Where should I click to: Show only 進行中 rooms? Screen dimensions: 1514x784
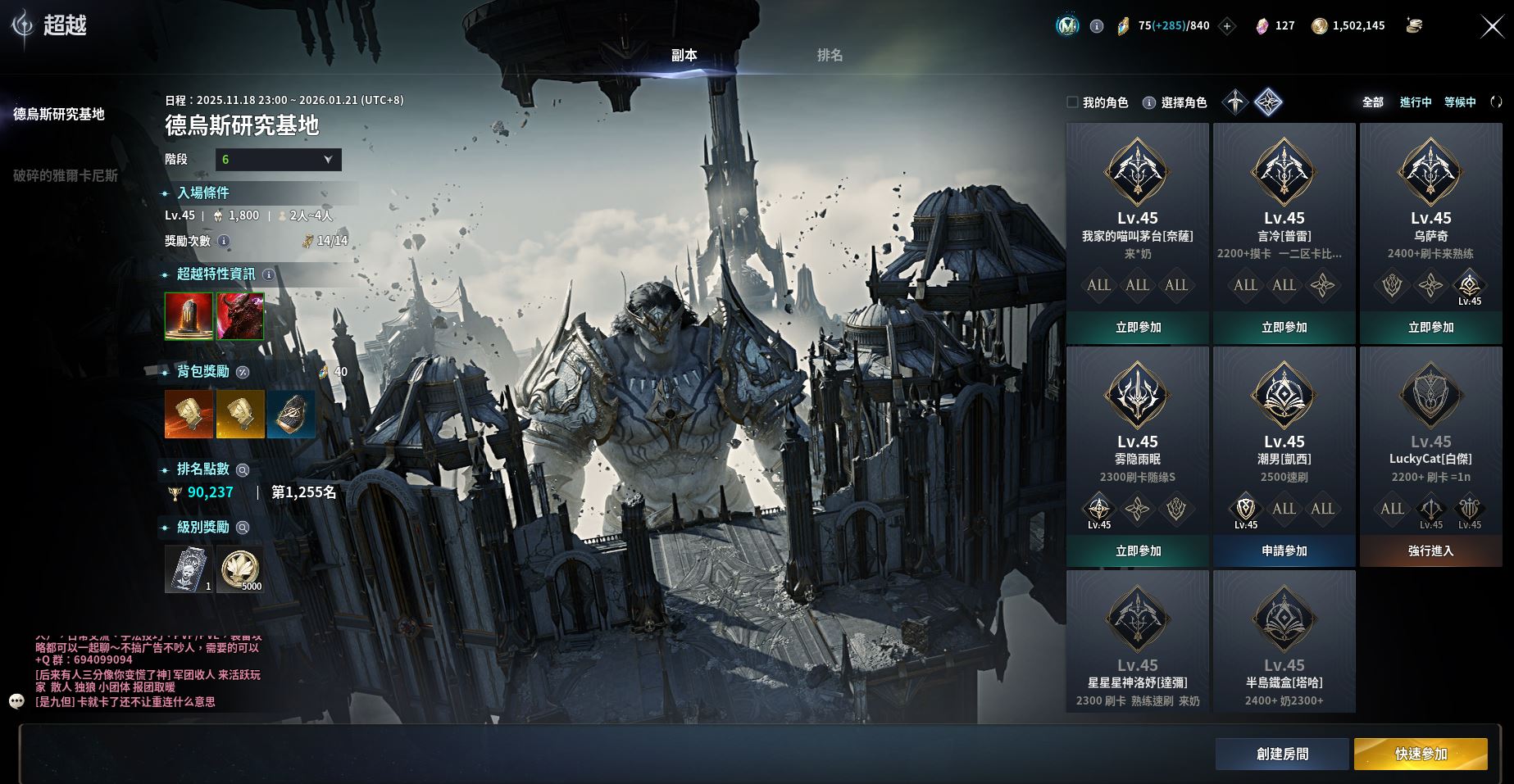click(x=1416, y=102)
